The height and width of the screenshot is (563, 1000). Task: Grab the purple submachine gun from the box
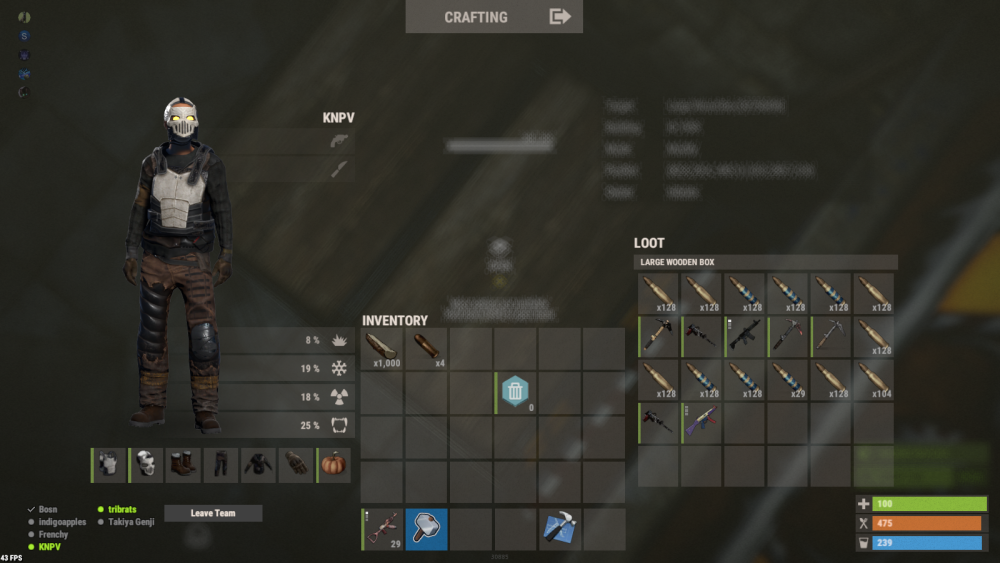tap(702, 423)
